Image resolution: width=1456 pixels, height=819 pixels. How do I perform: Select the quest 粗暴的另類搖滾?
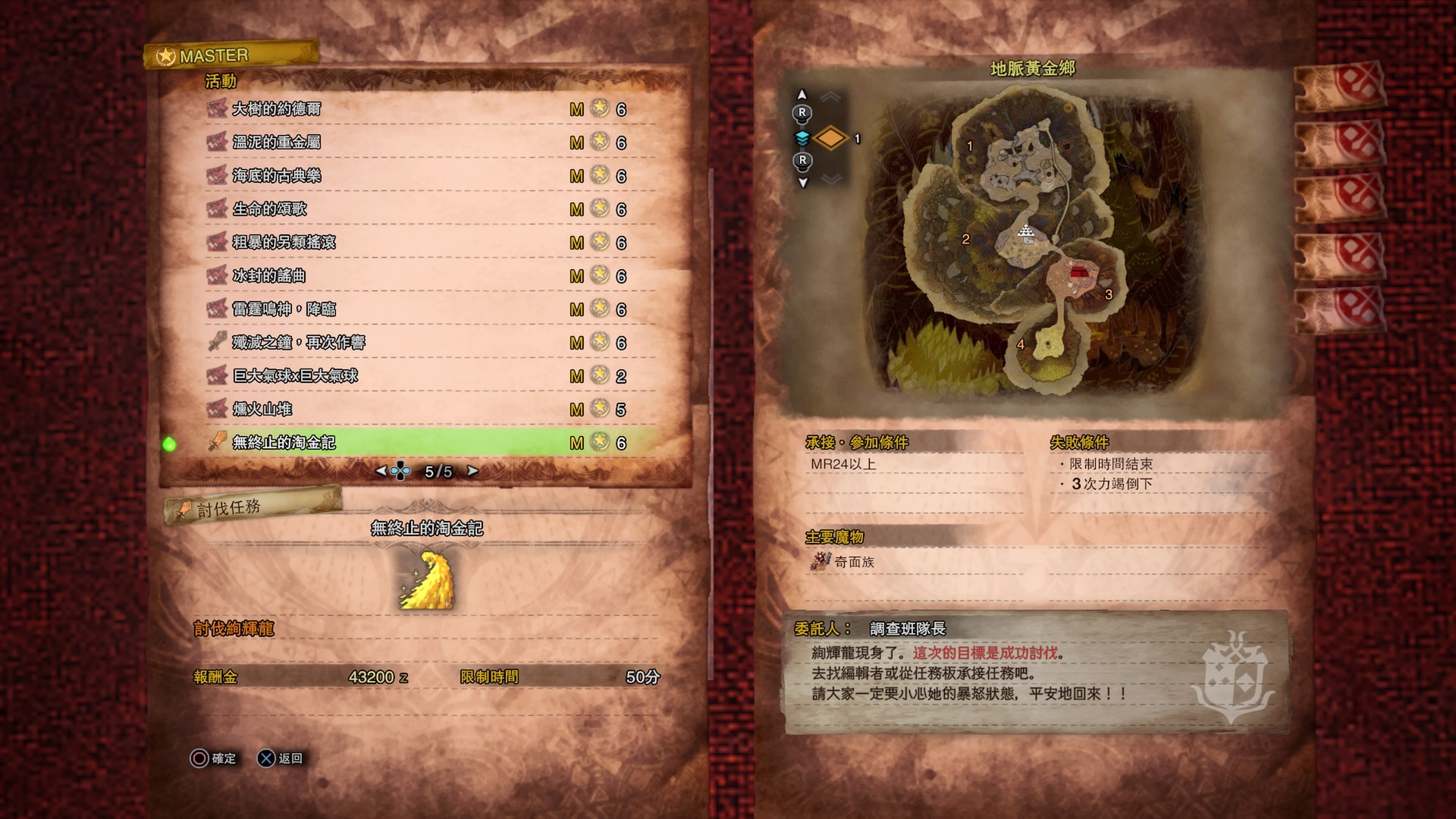click(284, 243)
